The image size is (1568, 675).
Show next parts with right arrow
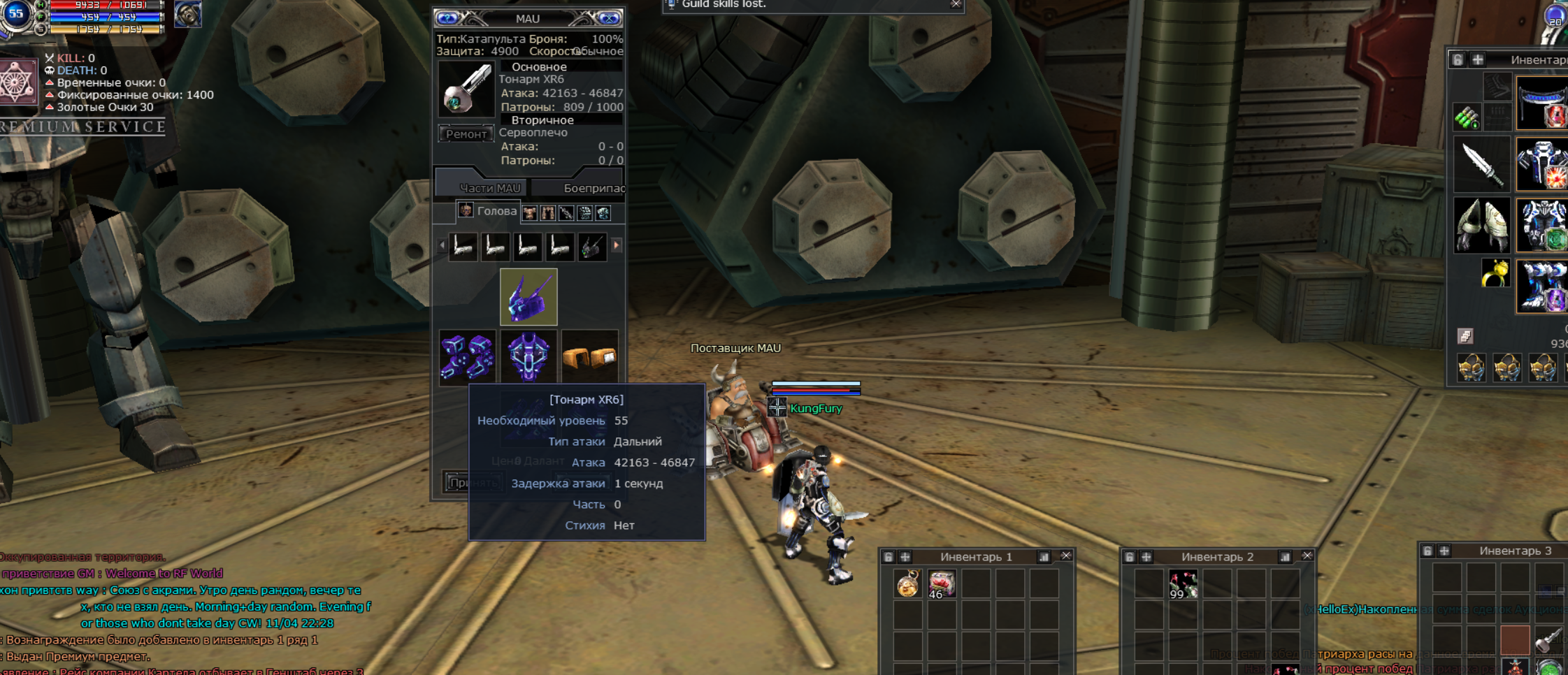617,245
